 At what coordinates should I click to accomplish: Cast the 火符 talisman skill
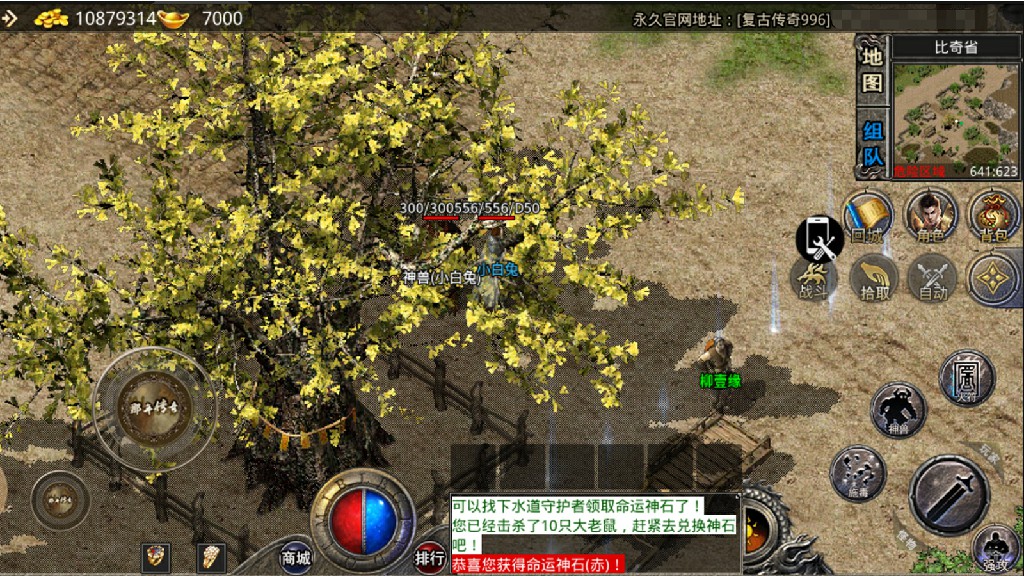tap(967, 377)
